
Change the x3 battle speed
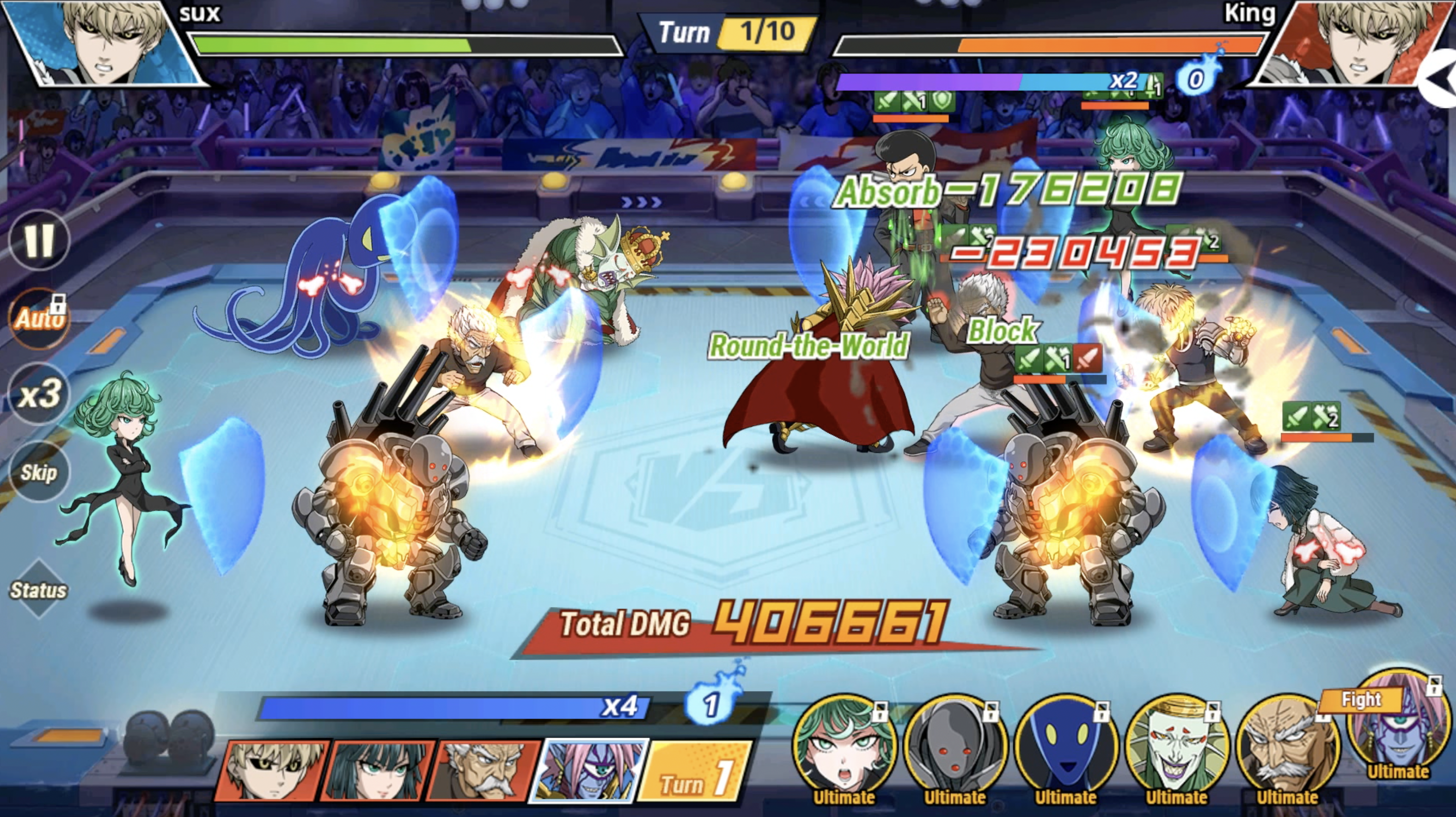[x=39, y=394]
